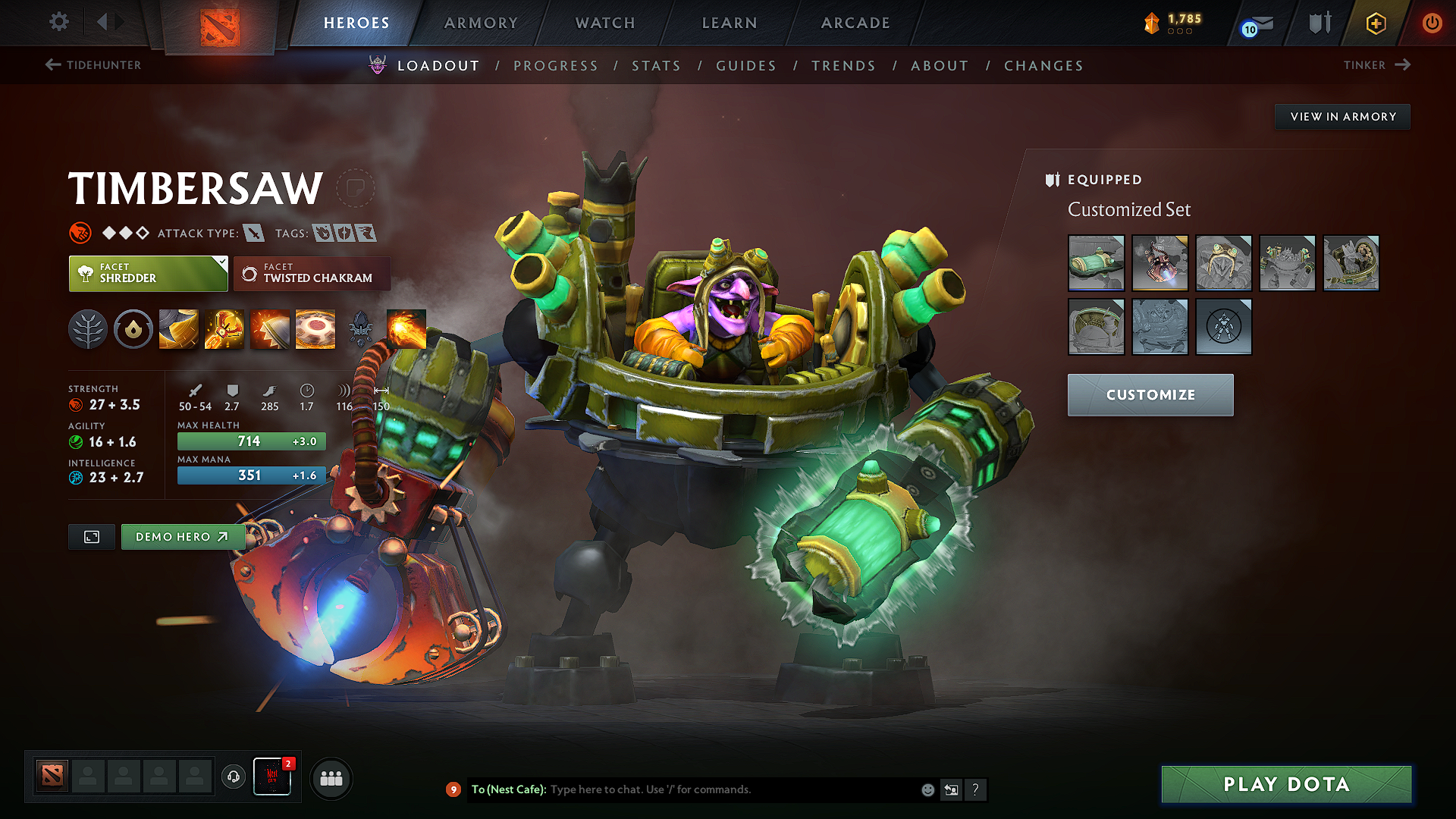The image size is (1456, 819).
Task: Open the settings gear
Action: [58, 22]
